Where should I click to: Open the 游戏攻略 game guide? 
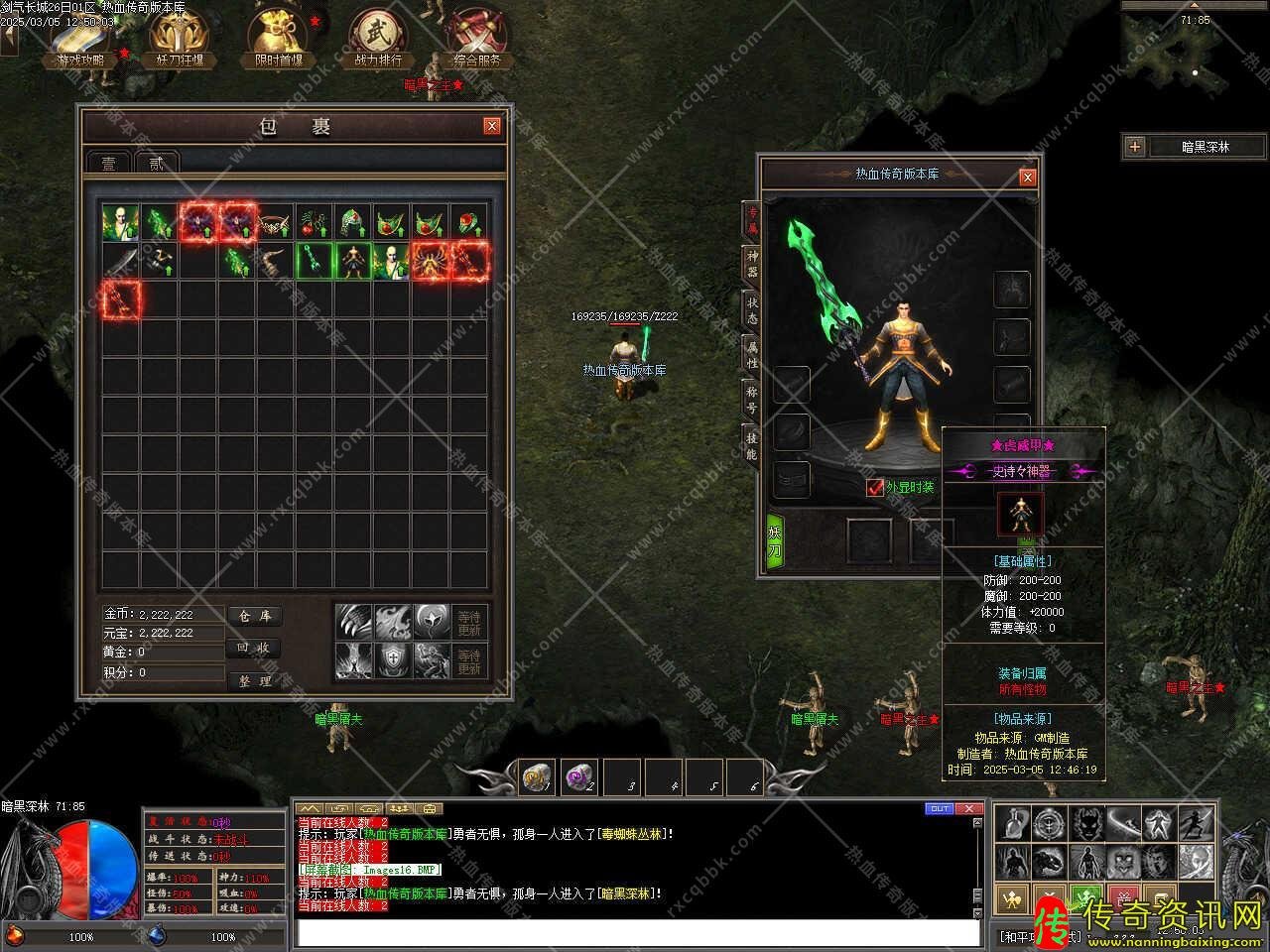pyautogui.click(x=80, y=38)
